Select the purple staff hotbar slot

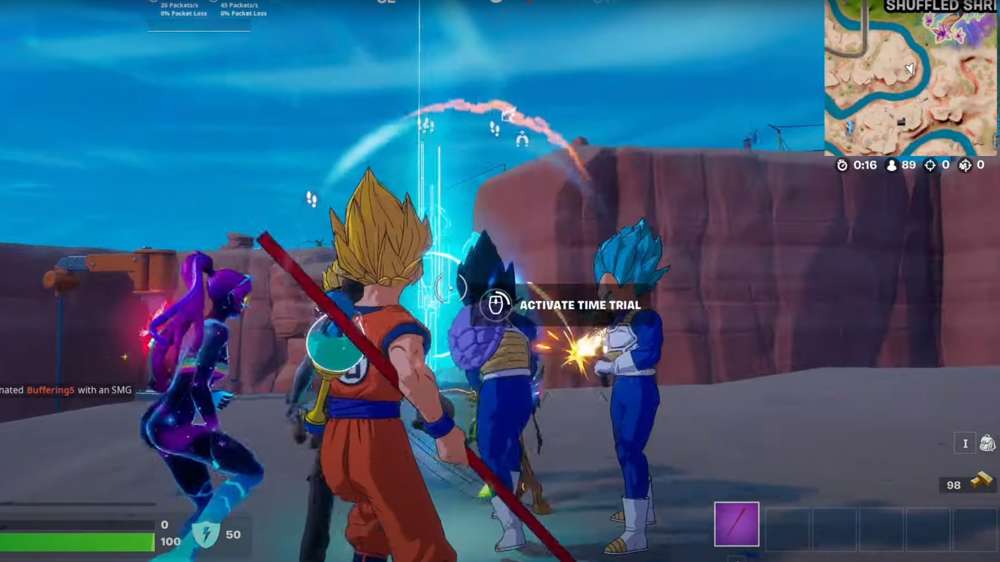coord(737,525)
